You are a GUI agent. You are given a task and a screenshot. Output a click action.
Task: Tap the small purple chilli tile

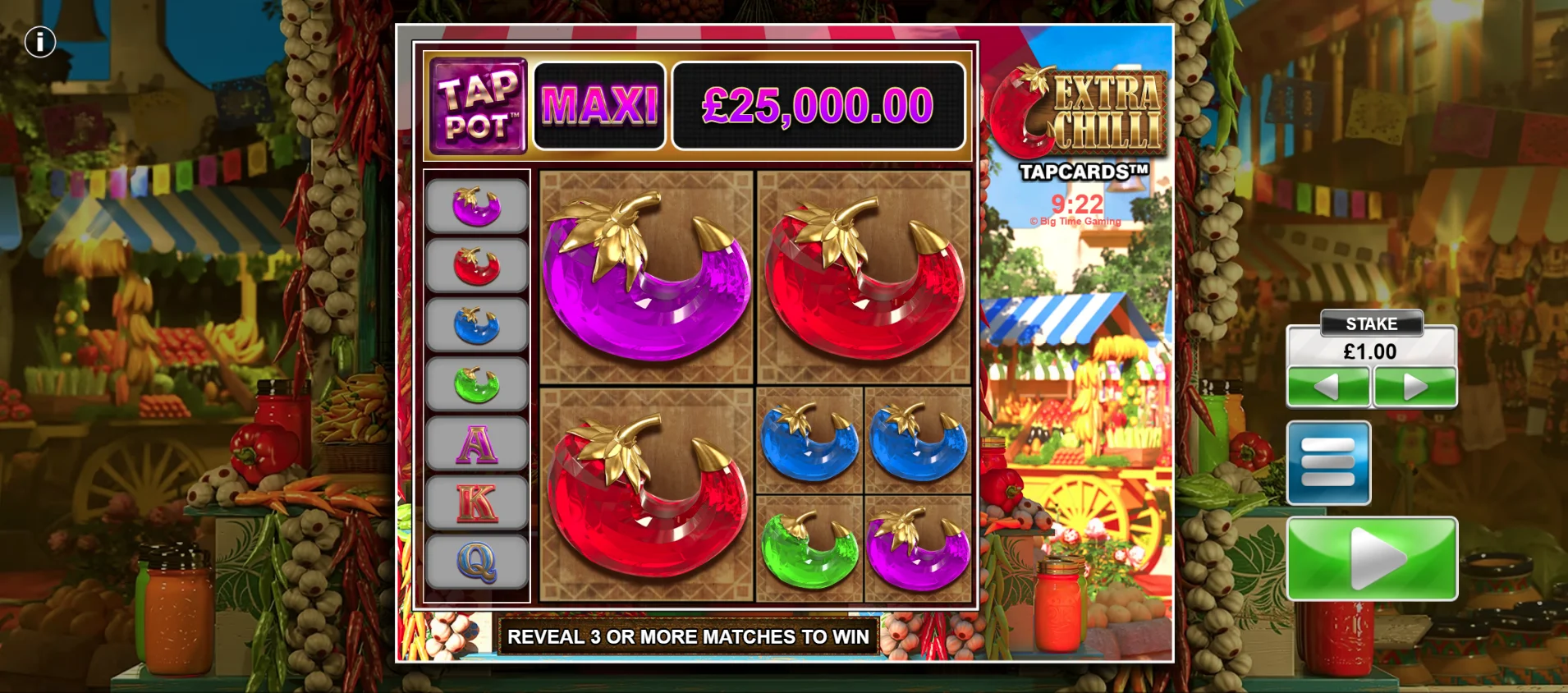918,548
